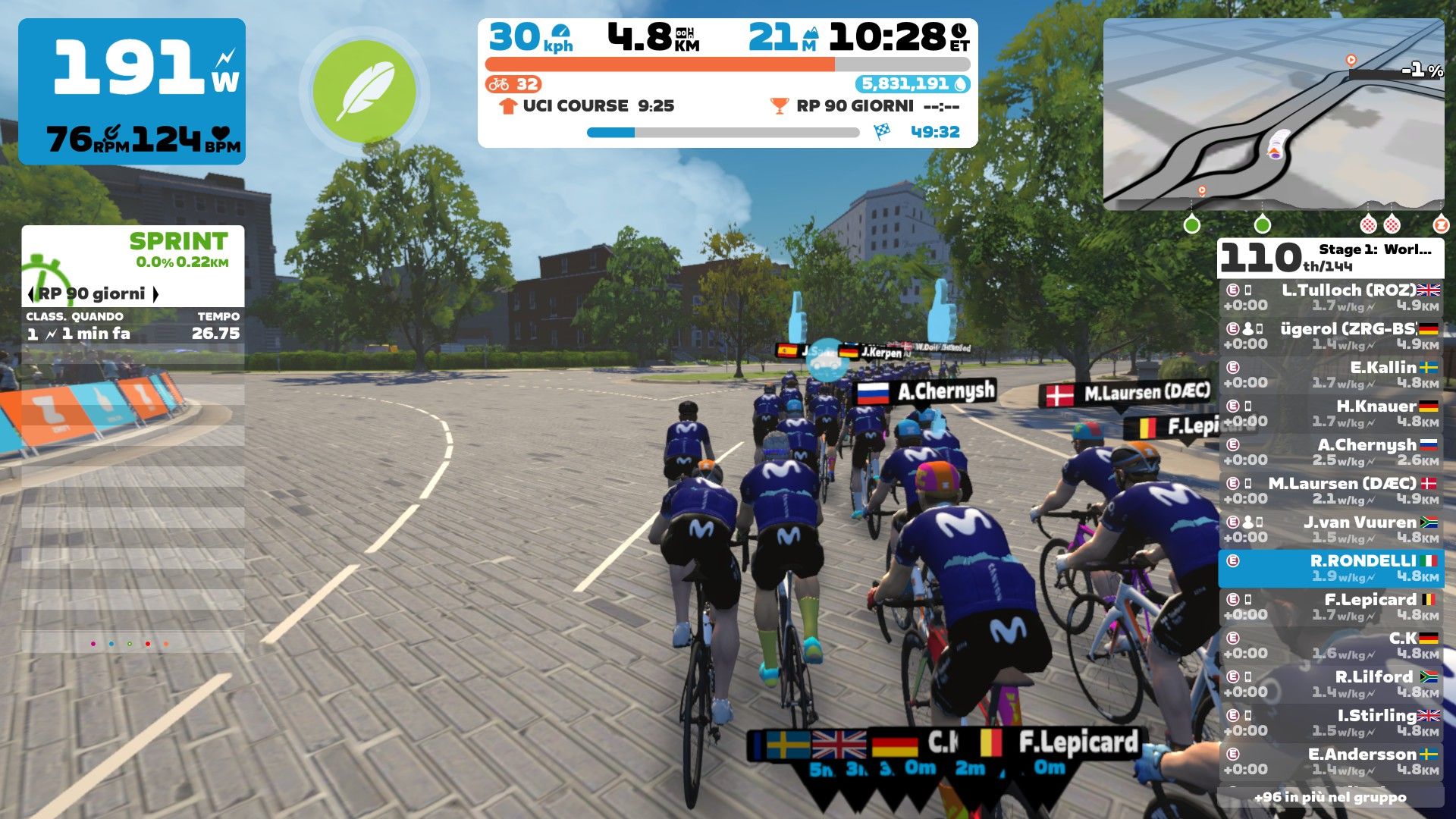Screen dimensions: 1456x819
Task: Click the RP 90 giorni leaderboard title
Action: [x=93, y=292]
